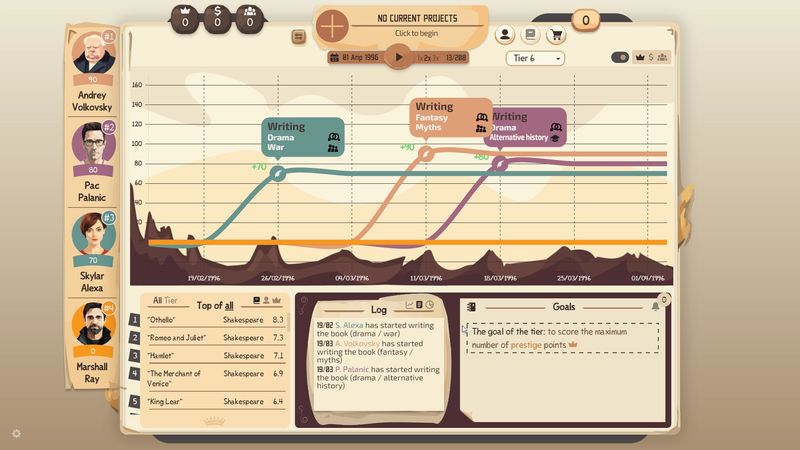Viewport: 800px width, 450px height.
Task: Open the author profile icon
Action: point(505,35)
